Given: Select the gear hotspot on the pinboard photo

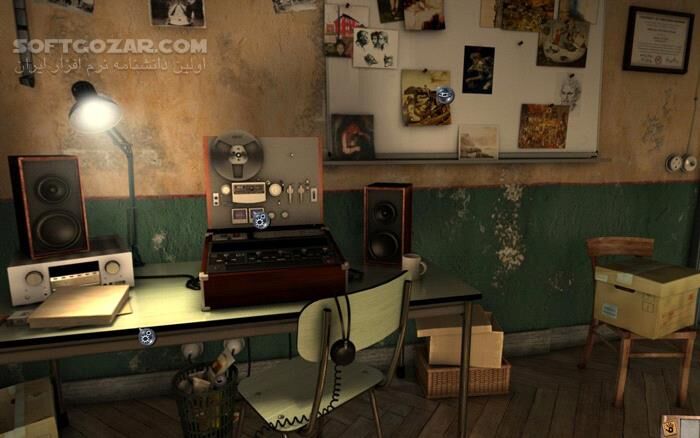Looking at the screenshot, I should coord(445,95).
